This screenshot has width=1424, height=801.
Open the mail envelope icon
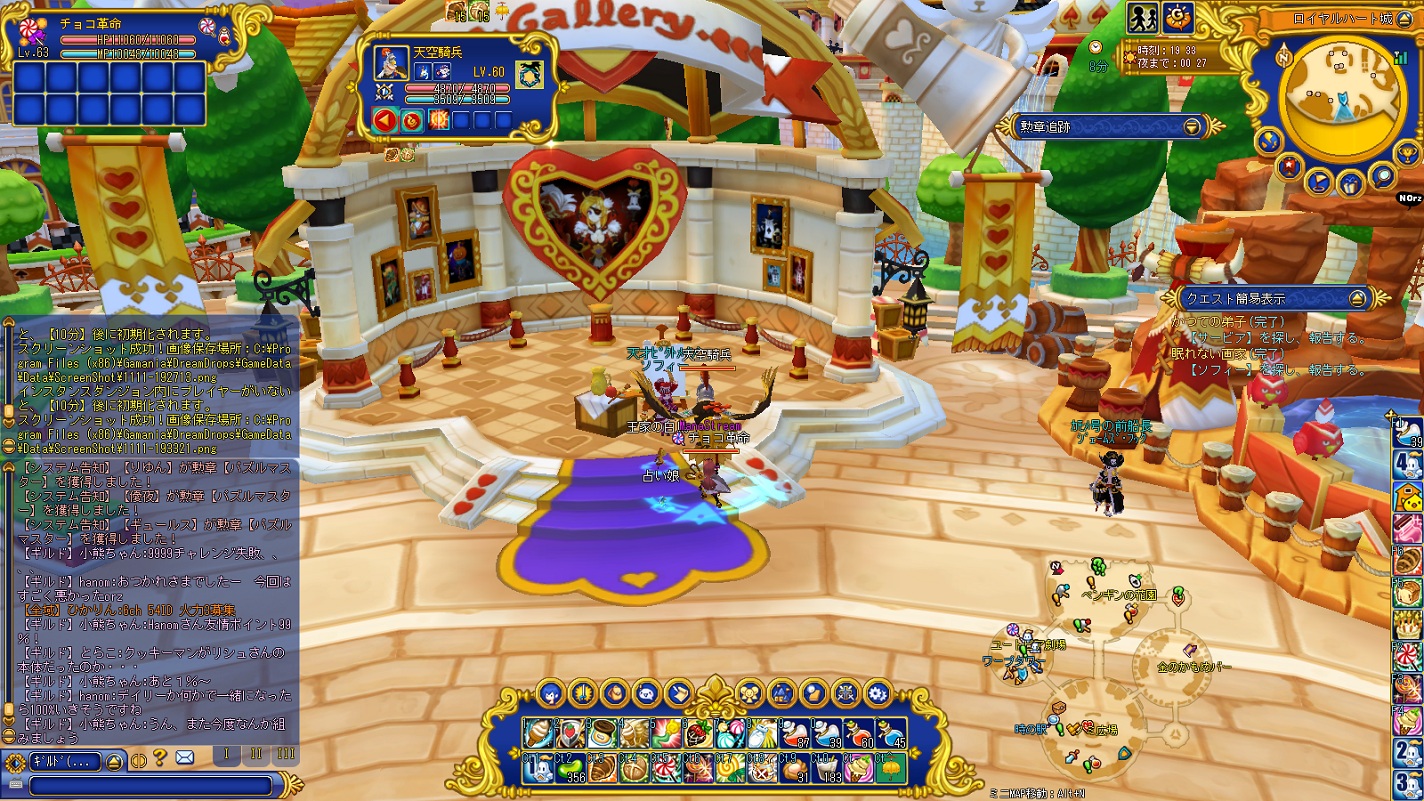point(184,759)
